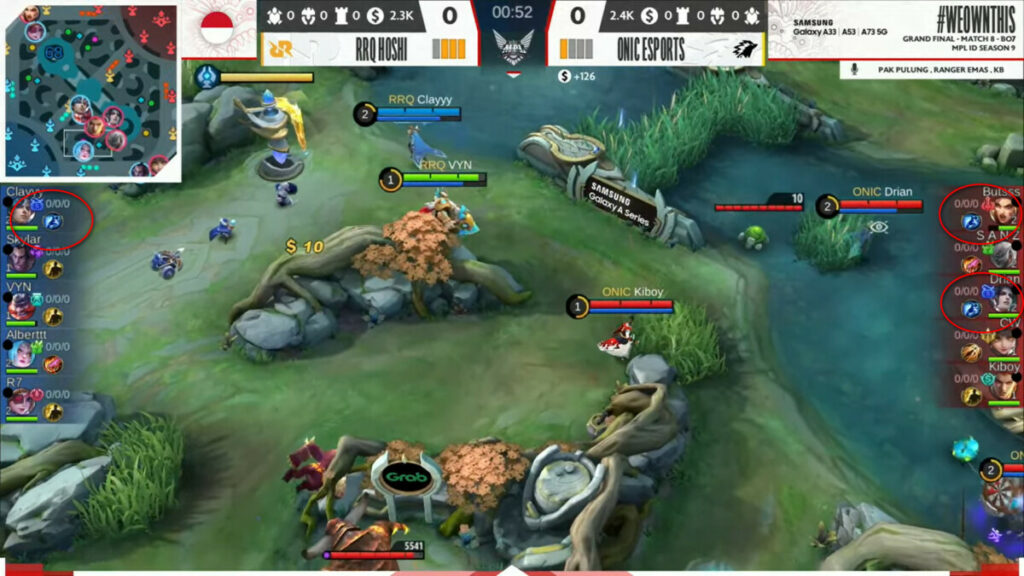Select Drian's hero portrait
The image size is (1024, 576).
pos(1003,300)
